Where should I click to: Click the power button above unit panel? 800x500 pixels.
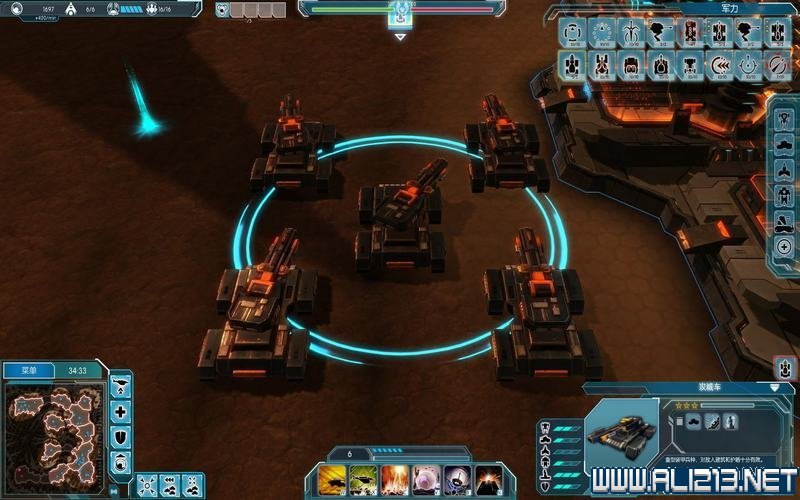[785, 367]
